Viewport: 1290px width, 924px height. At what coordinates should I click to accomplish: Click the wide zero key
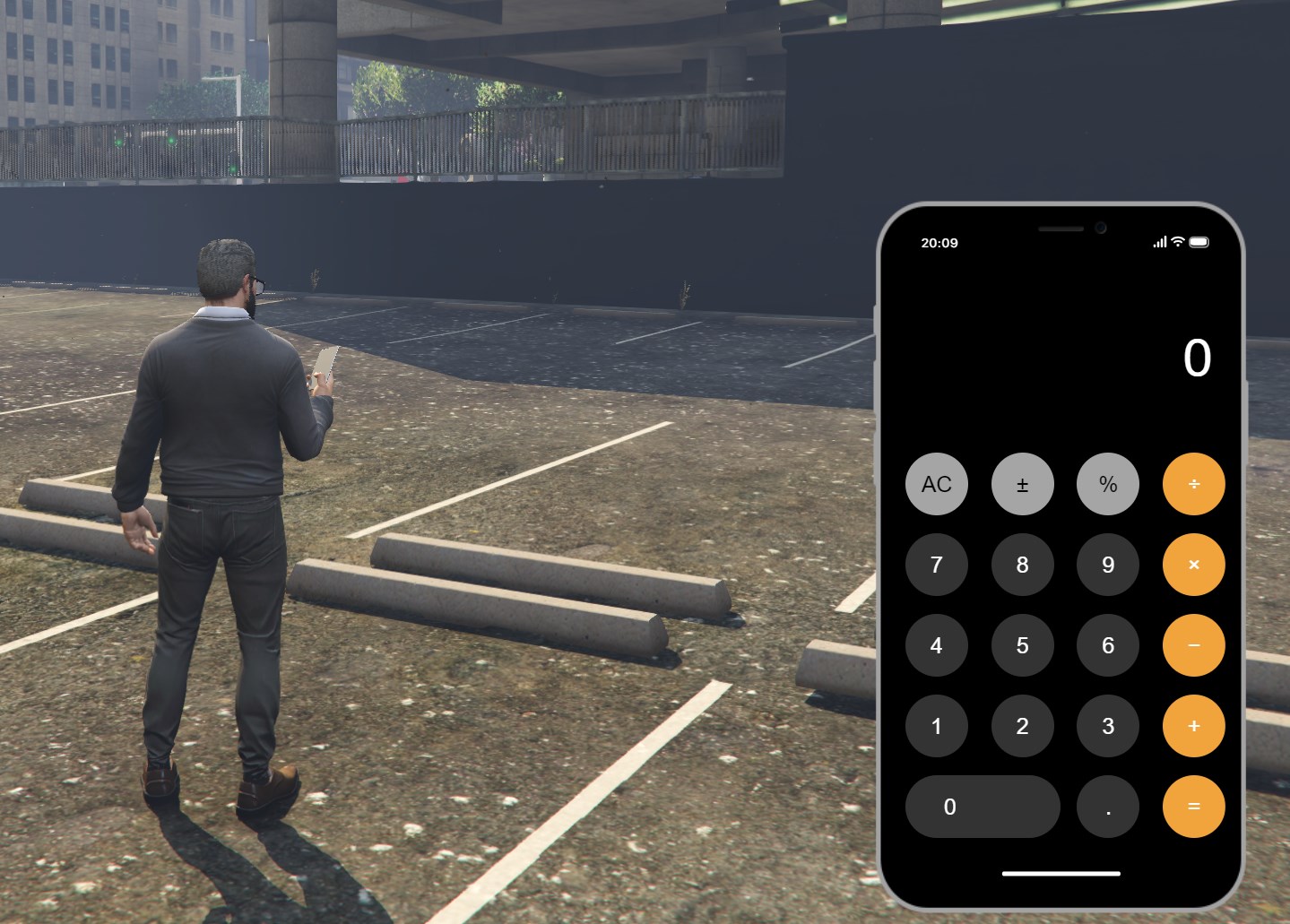point(983,807)
